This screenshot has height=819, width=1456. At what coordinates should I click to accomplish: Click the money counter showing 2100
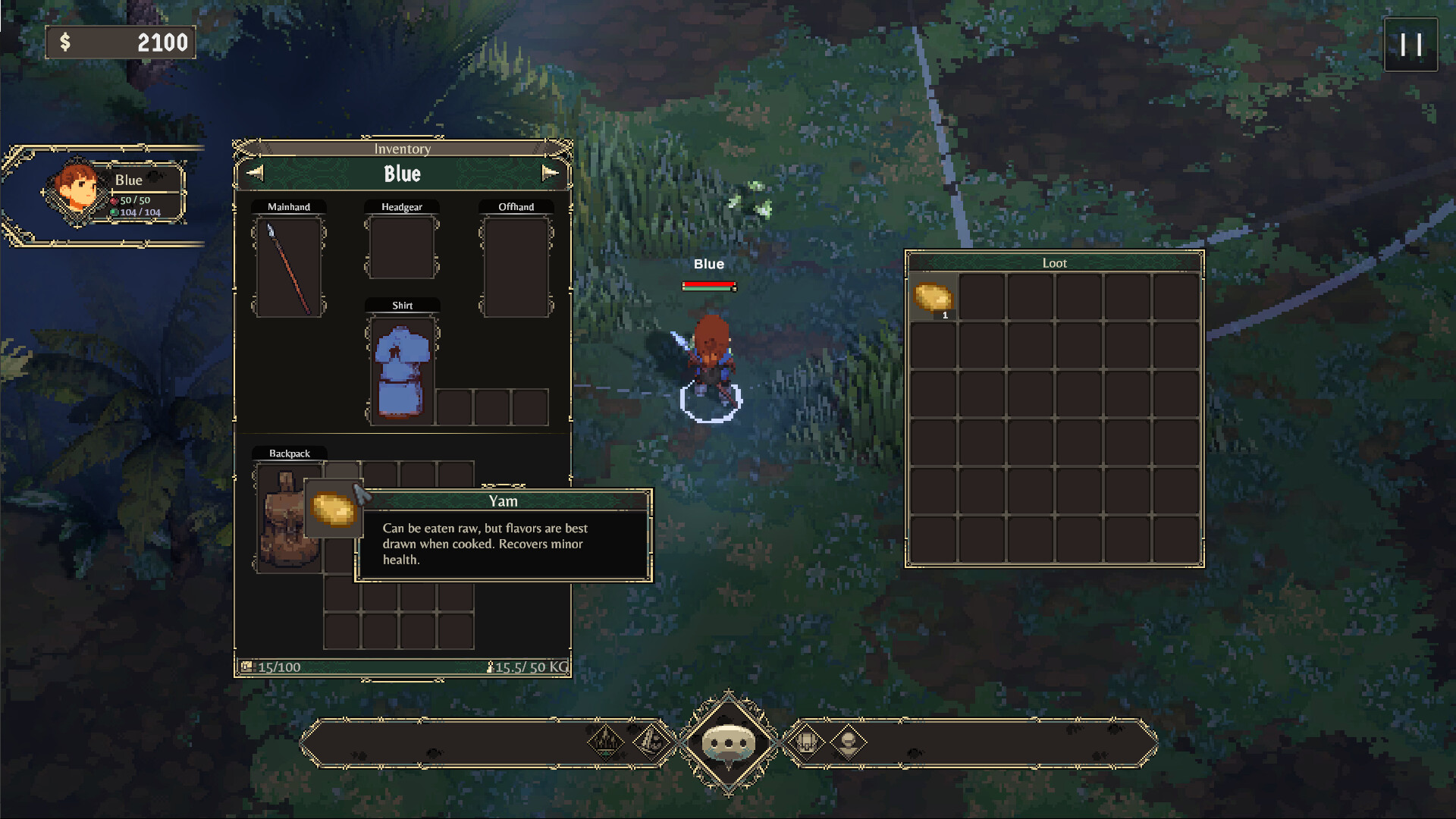[x=121, y=42]
